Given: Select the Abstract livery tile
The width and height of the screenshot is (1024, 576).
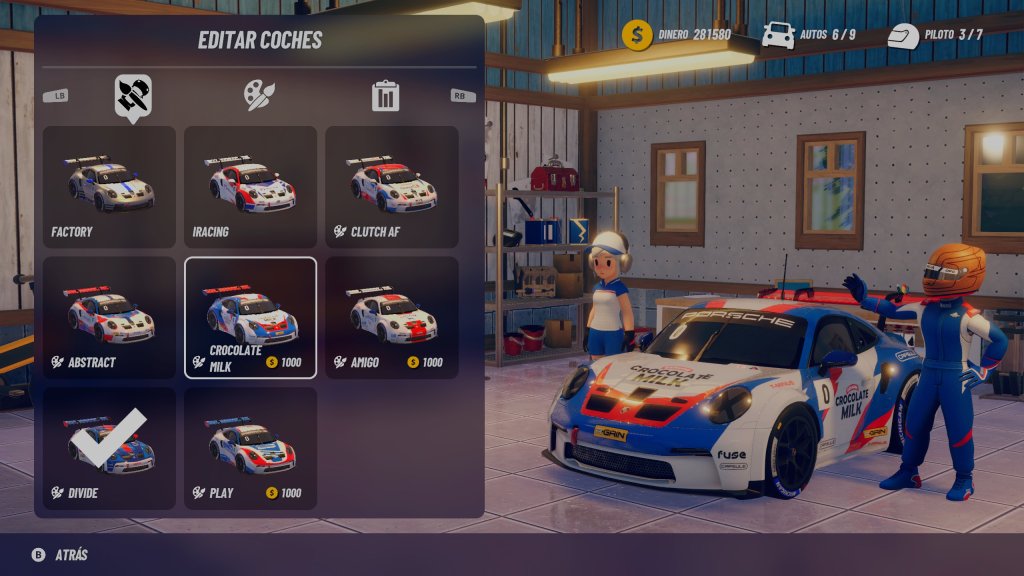Looking at the screenshot, I should [109, 318].
